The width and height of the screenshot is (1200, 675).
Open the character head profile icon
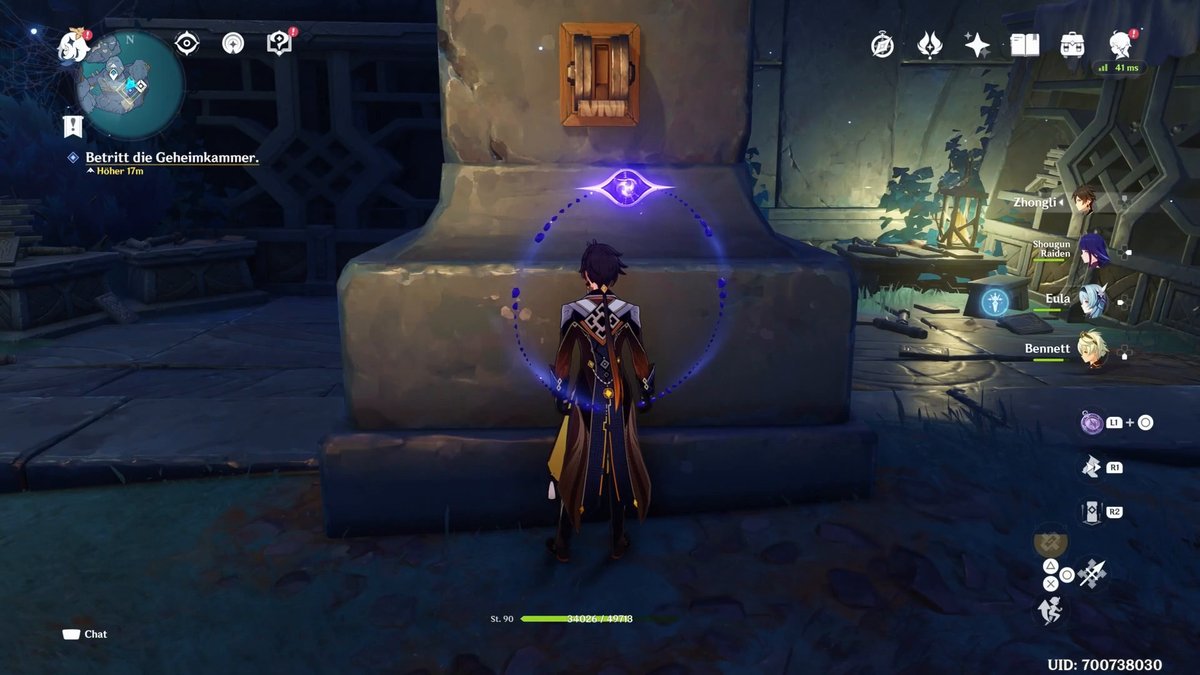(x=1121, y=44)
